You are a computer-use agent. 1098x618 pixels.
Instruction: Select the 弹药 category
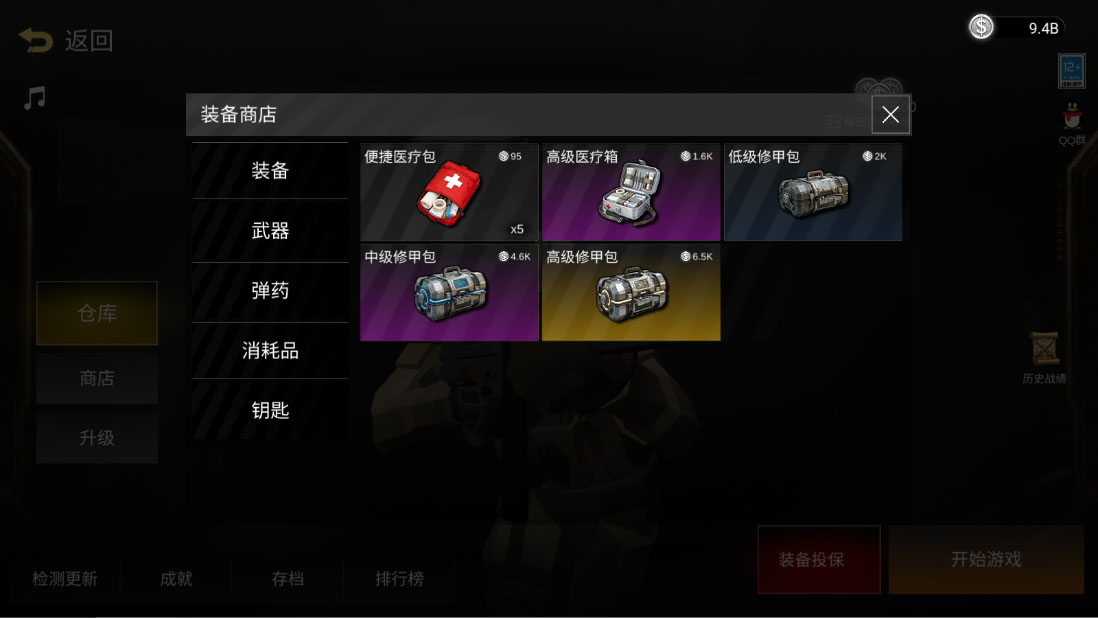coord(270,291)
